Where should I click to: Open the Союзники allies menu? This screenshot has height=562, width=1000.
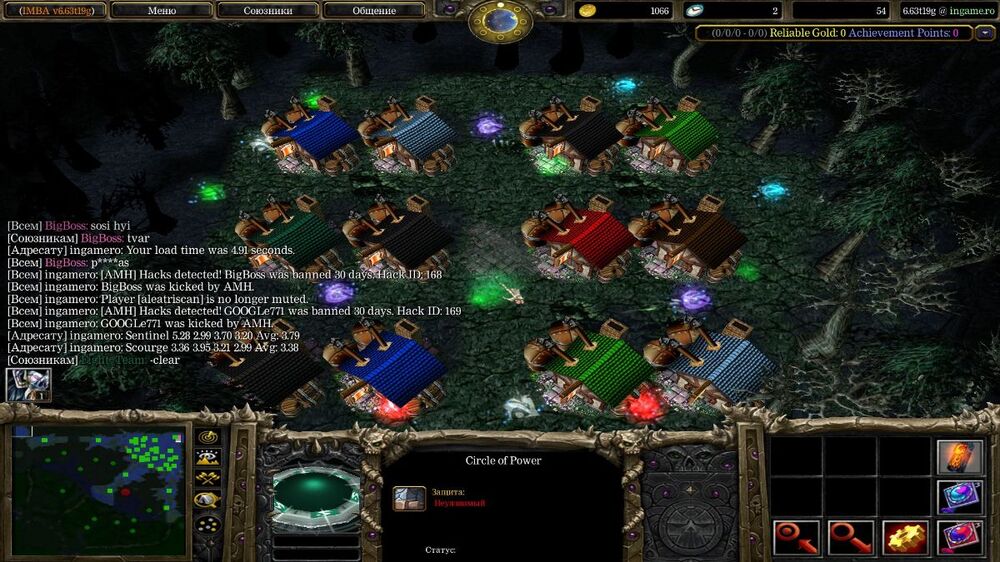pos(268,11)
